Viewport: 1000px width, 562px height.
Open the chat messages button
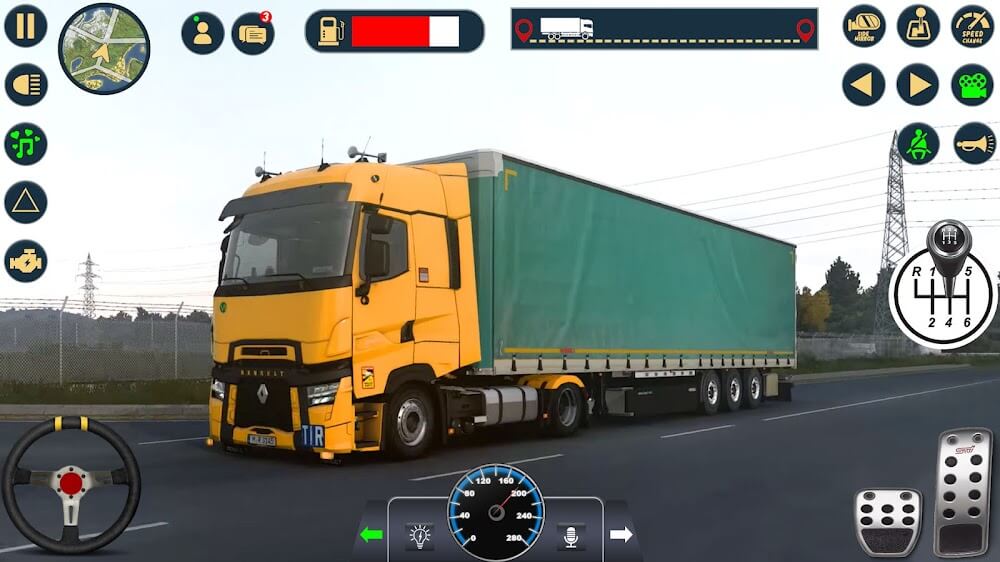coord(253,33)
